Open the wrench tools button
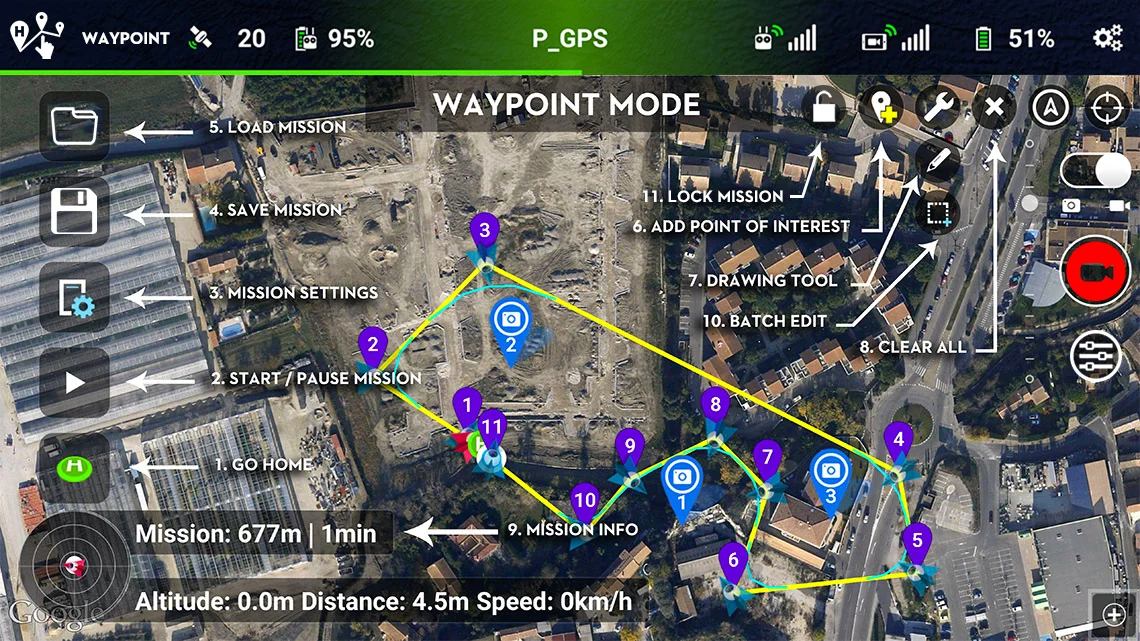Screen dimensions: 1140x641 [937, 107]
